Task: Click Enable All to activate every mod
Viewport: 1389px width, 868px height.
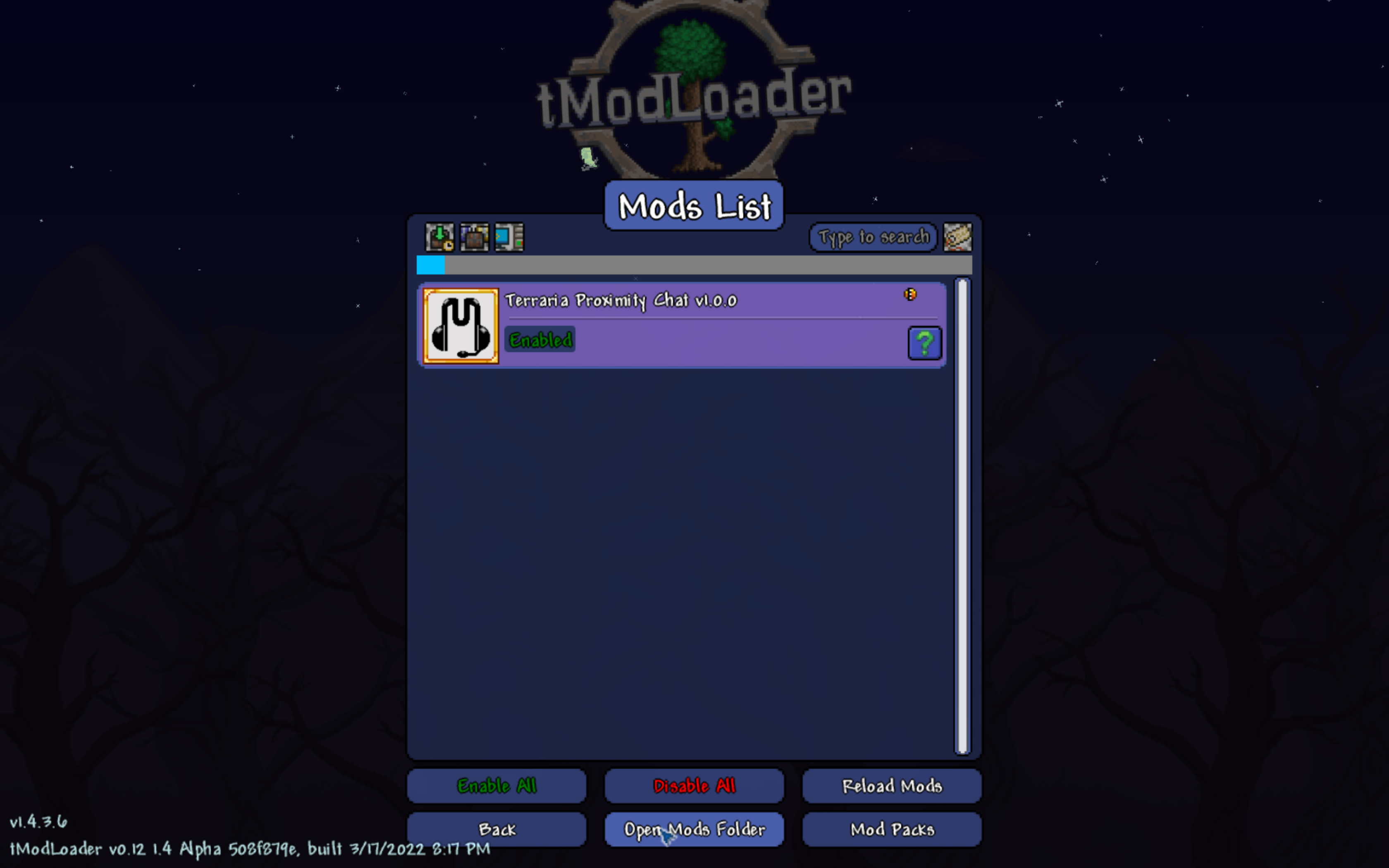Action: [496, 786]
